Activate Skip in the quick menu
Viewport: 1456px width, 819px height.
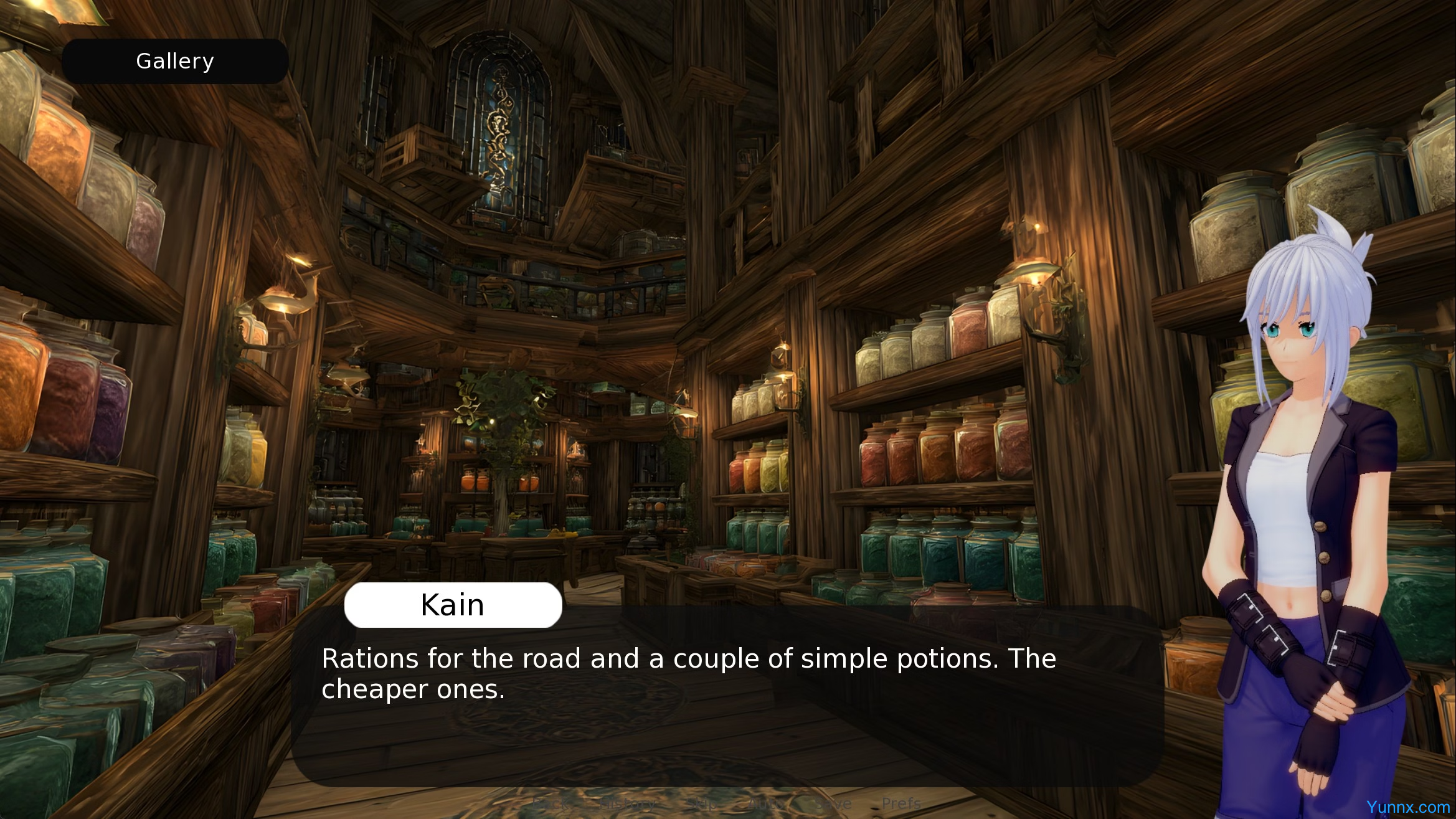point(702,803)
